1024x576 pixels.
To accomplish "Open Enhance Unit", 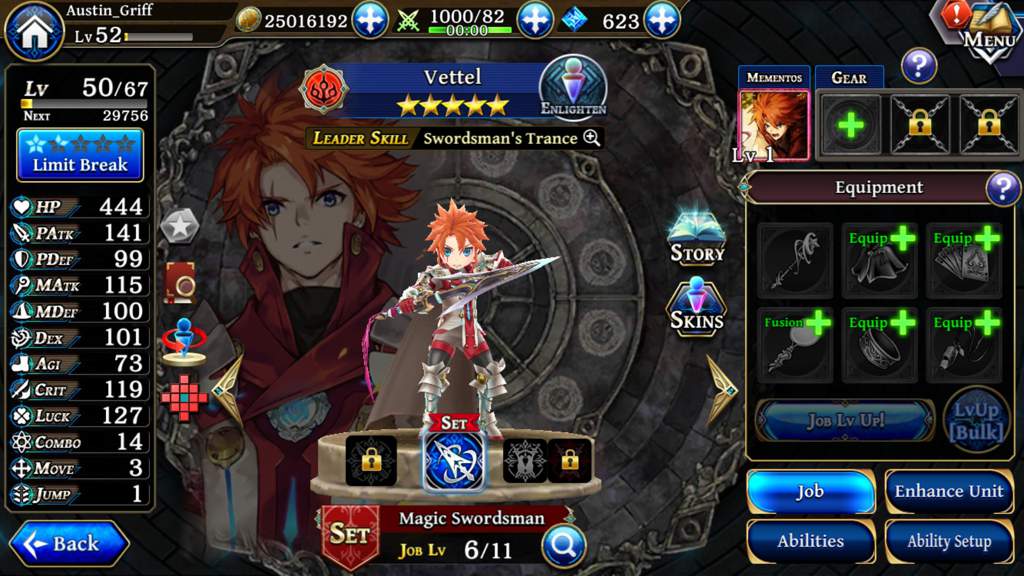I will tap(948, 491).
